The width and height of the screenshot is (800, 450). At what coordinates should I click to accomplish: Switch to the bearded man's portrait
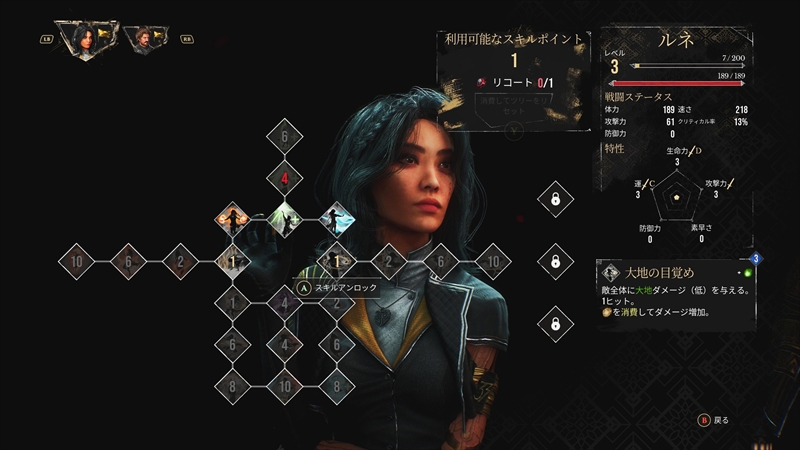click(x=145, y=40)
